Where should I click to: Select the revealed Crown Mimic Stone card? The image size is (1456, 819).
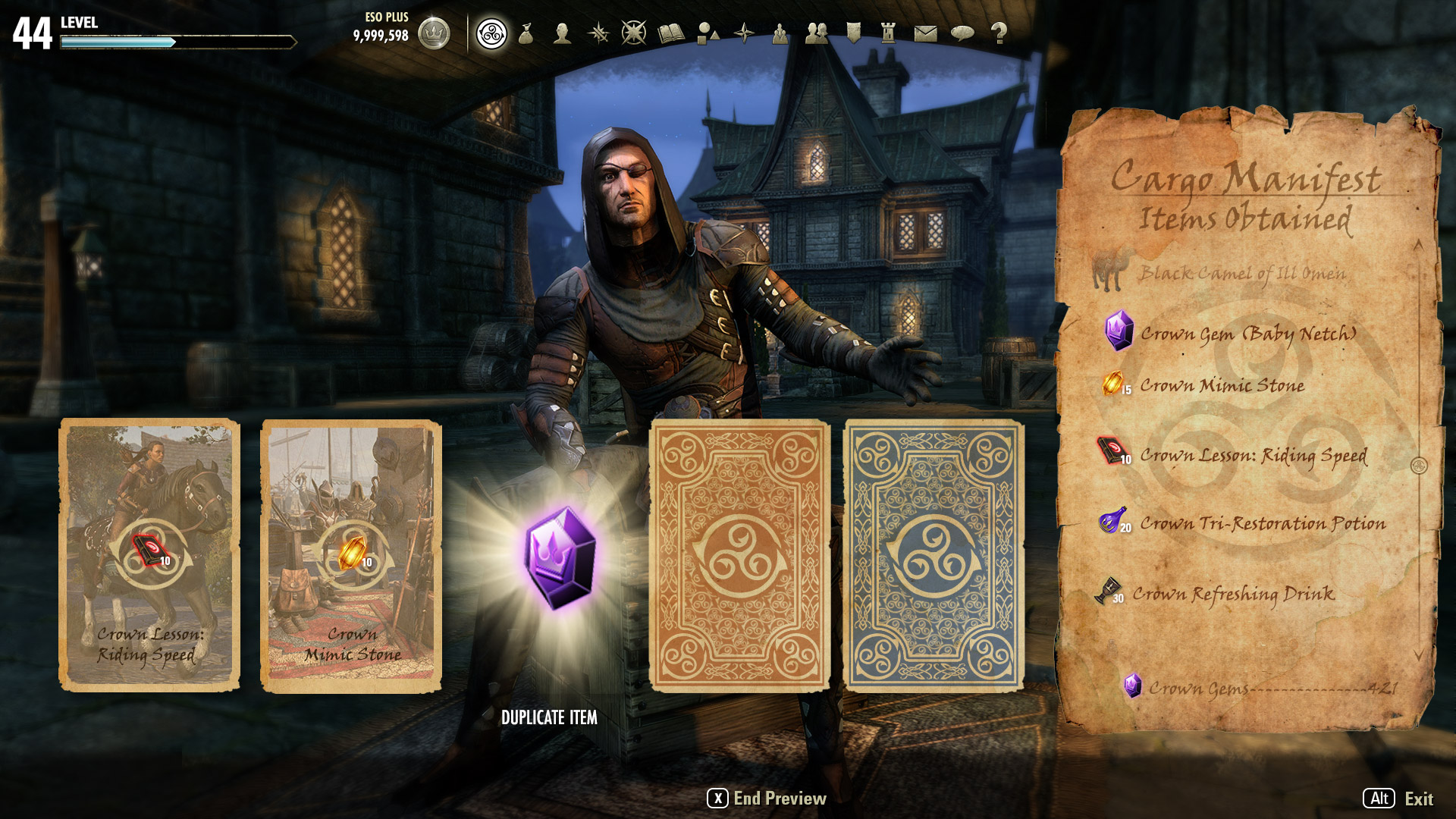[x=351, y=555]
